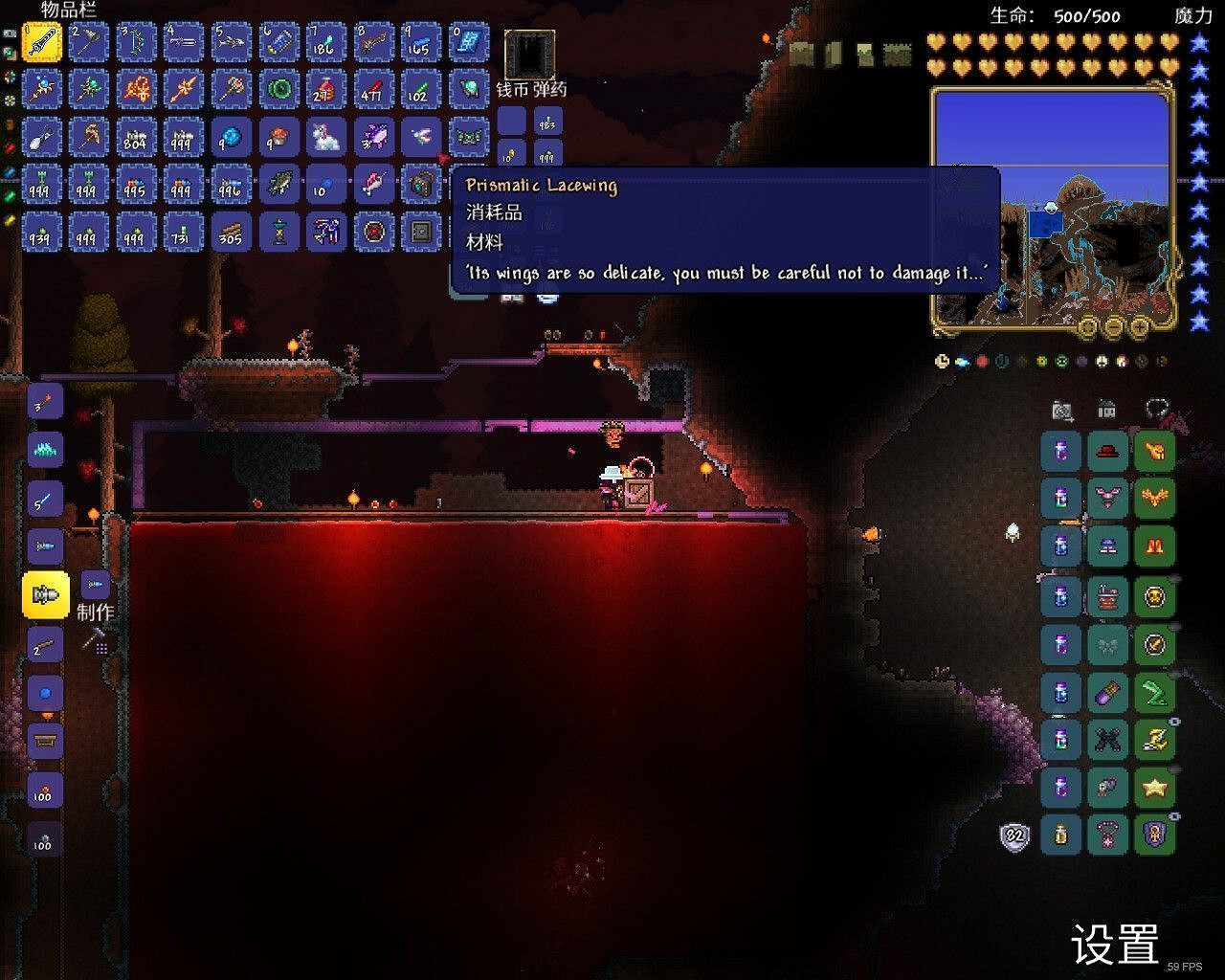Viewport: 1225px width, 980px height.
Task: Select the Ankh Shield accessory slot
Action: coord(1157,835)
